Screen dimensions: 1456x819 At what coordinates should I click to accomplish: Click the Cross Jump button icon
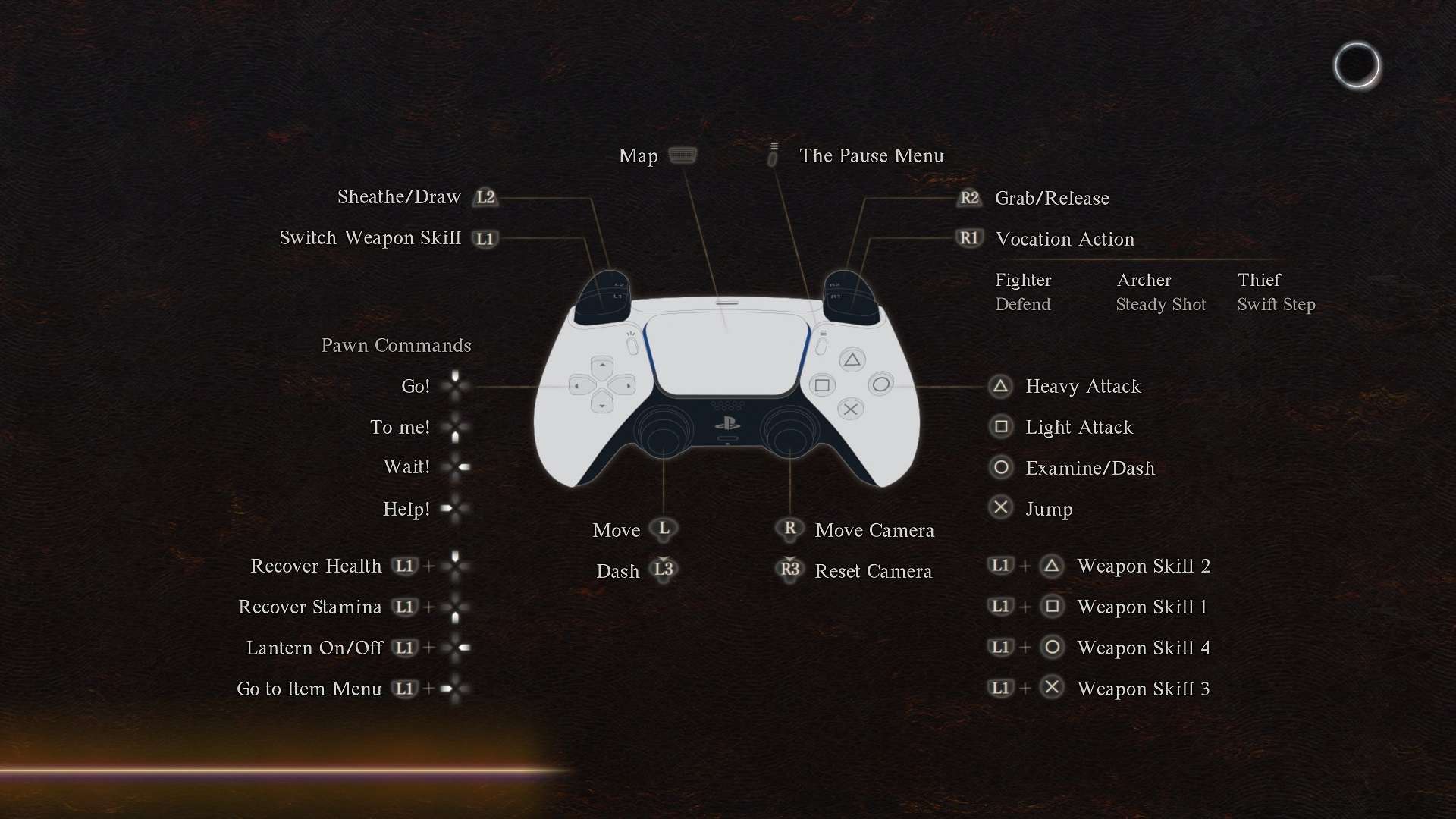click(x=1000, y=507)
